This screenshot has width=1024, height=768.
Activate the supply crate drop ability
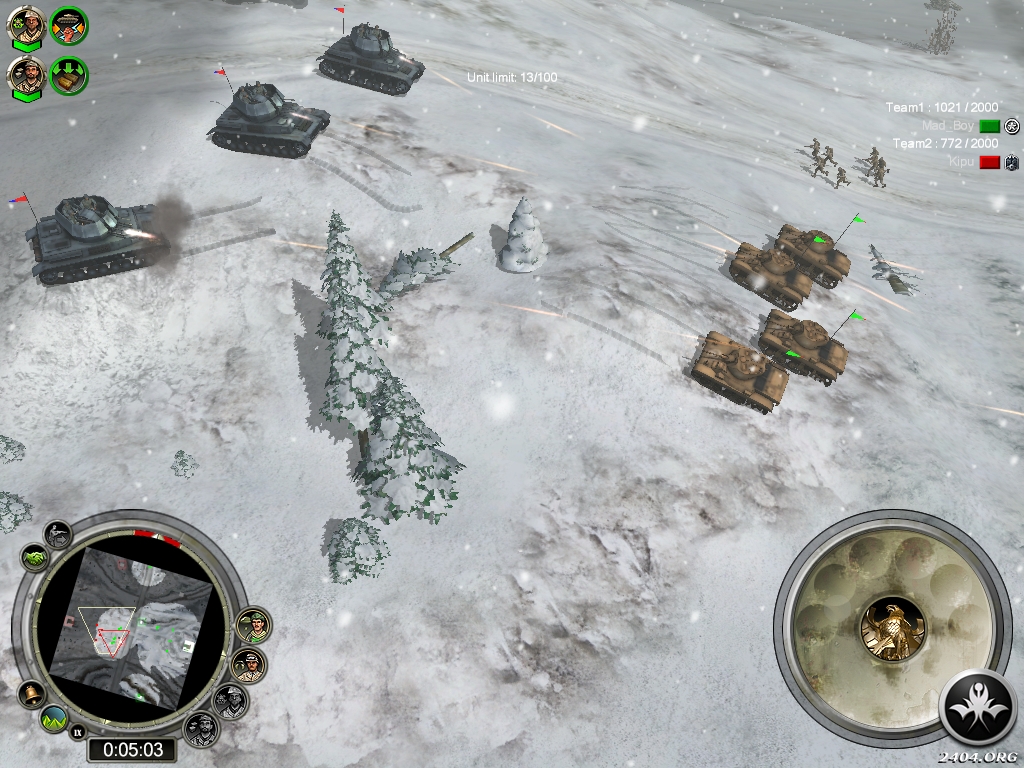point(69,76)
